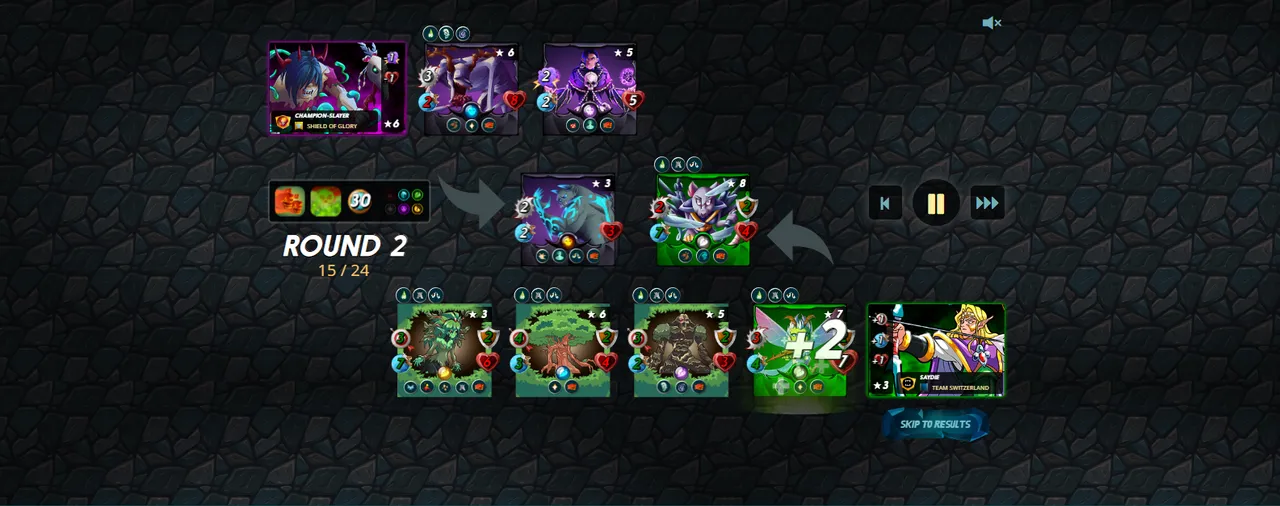Screen dimensions: 1280x506
Task: Select the purple spider card with 5 stars
Action: click(590, 88)
